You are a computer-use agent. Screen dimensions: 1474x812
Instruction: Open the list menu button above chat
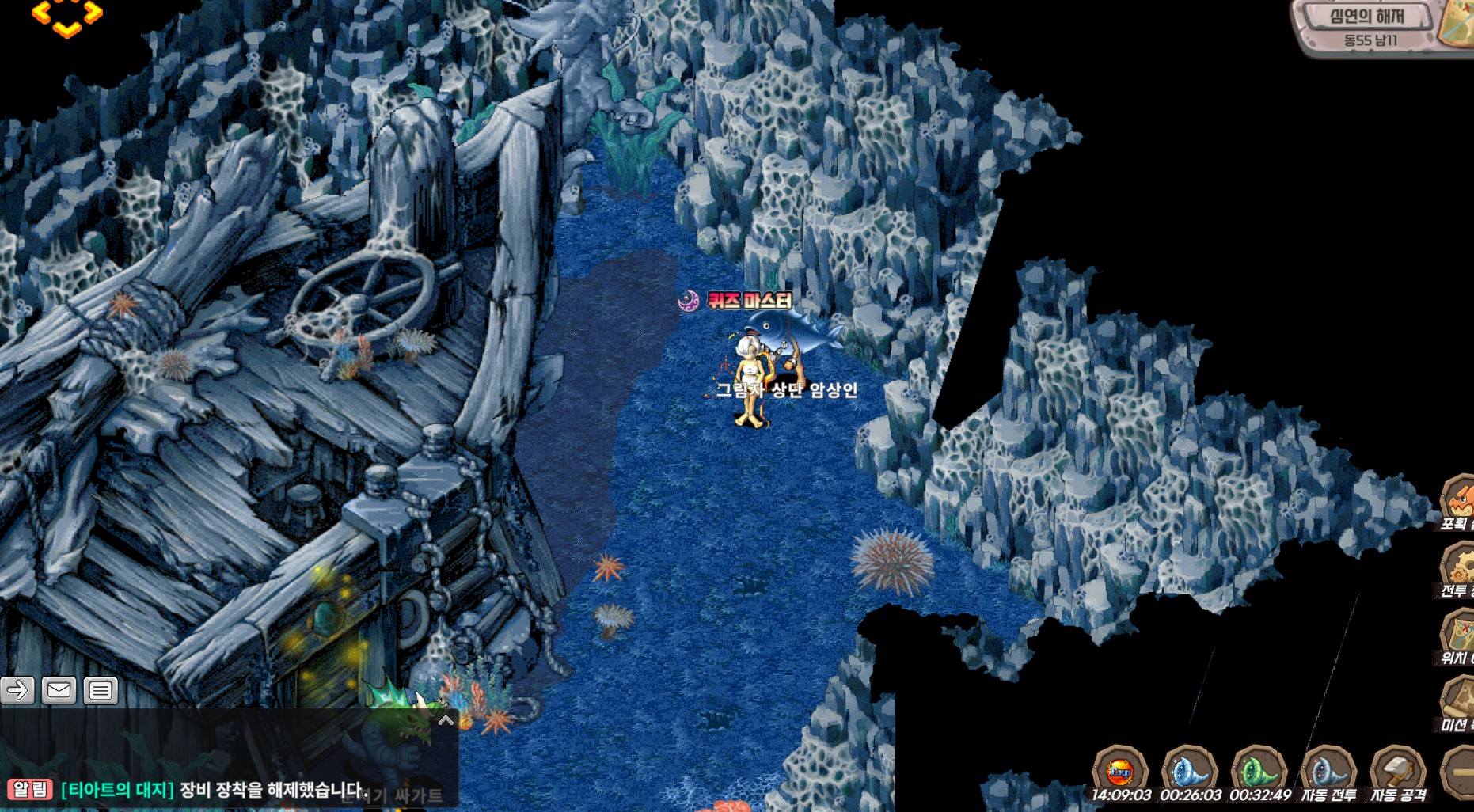pos(100,691)
